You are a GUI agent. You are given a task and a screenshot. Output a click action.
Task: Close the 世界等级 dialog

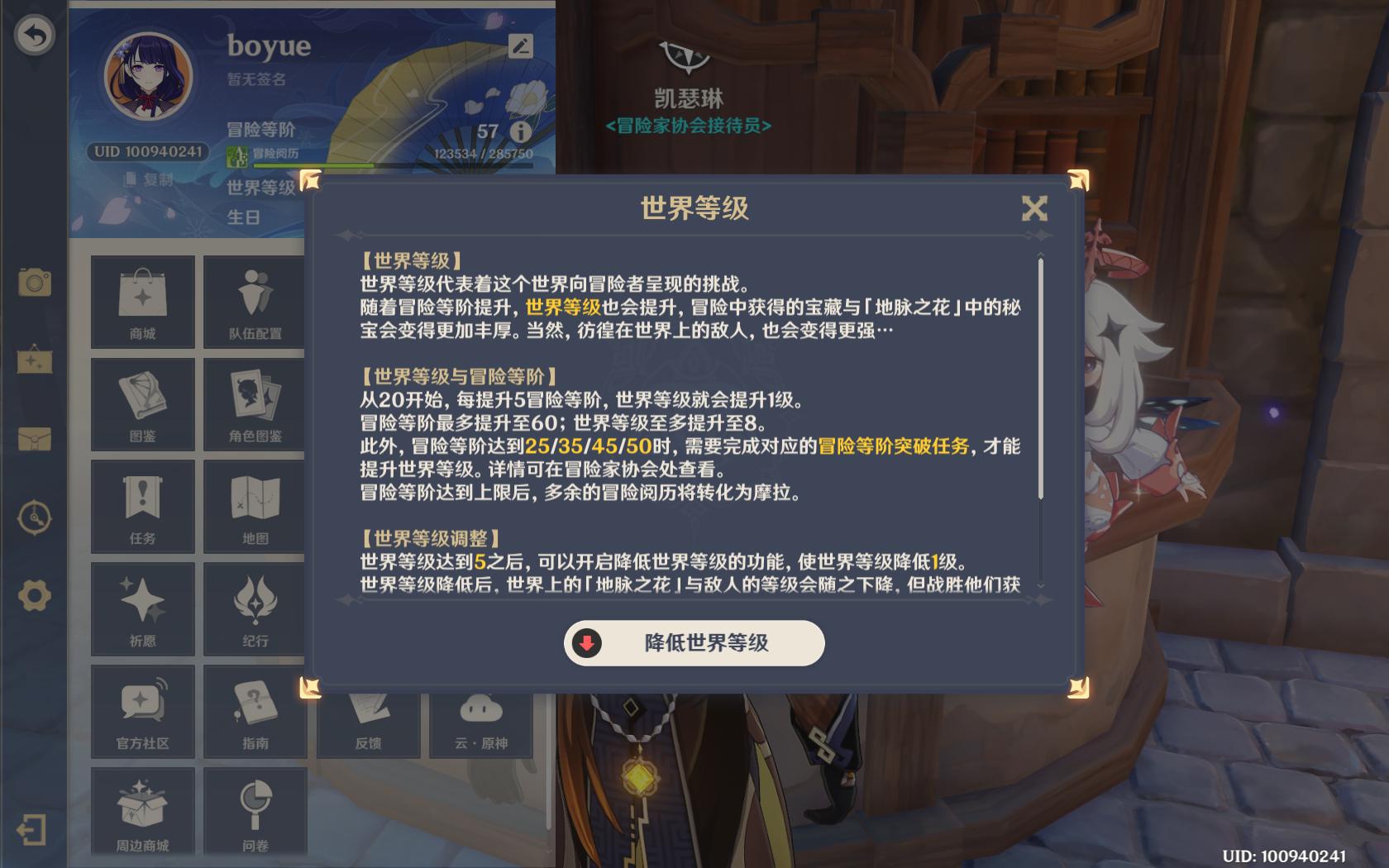[1034, 209]
